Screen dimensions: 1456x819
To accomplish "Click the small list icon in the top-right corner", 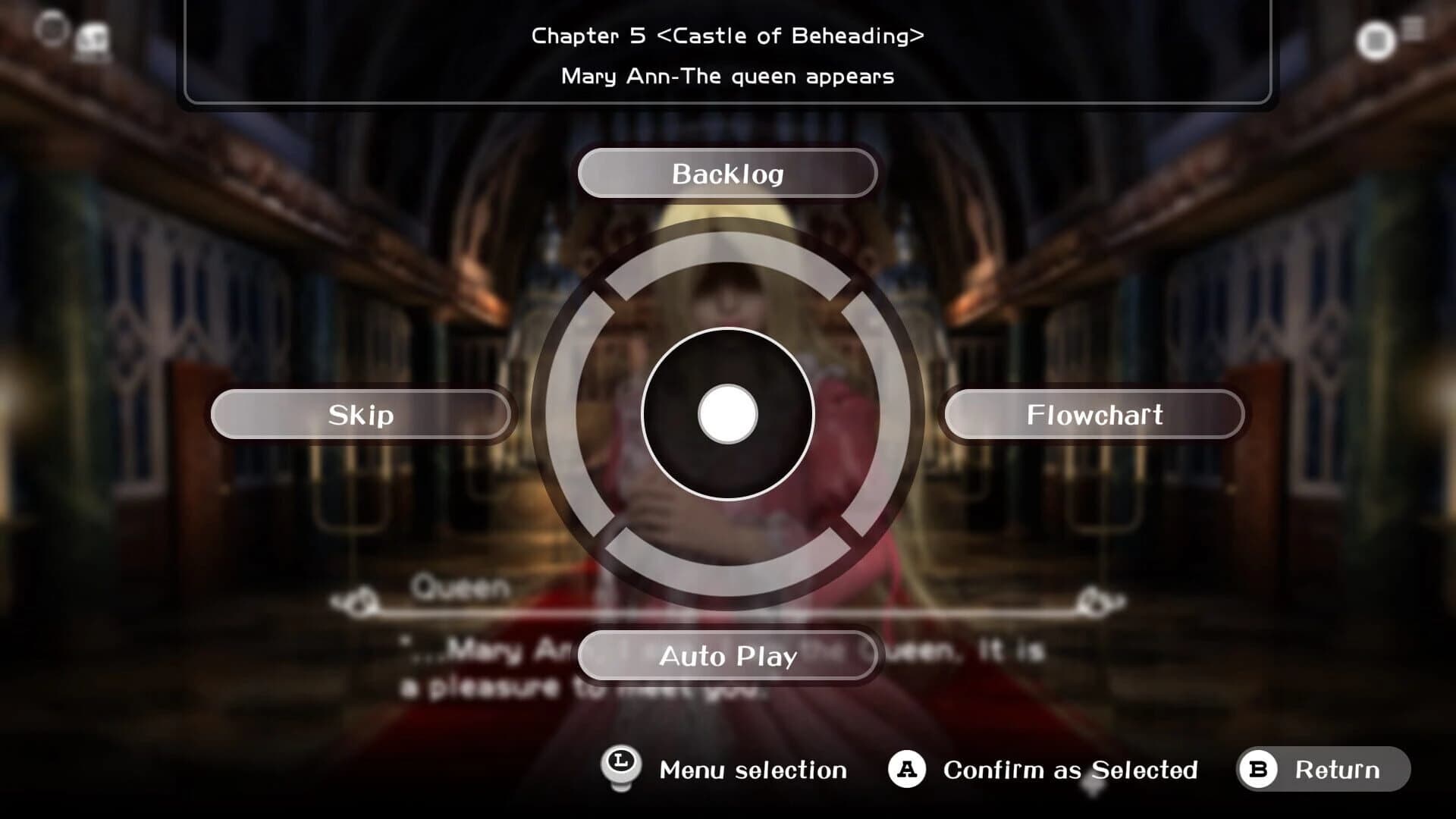I will point(1414,29).
